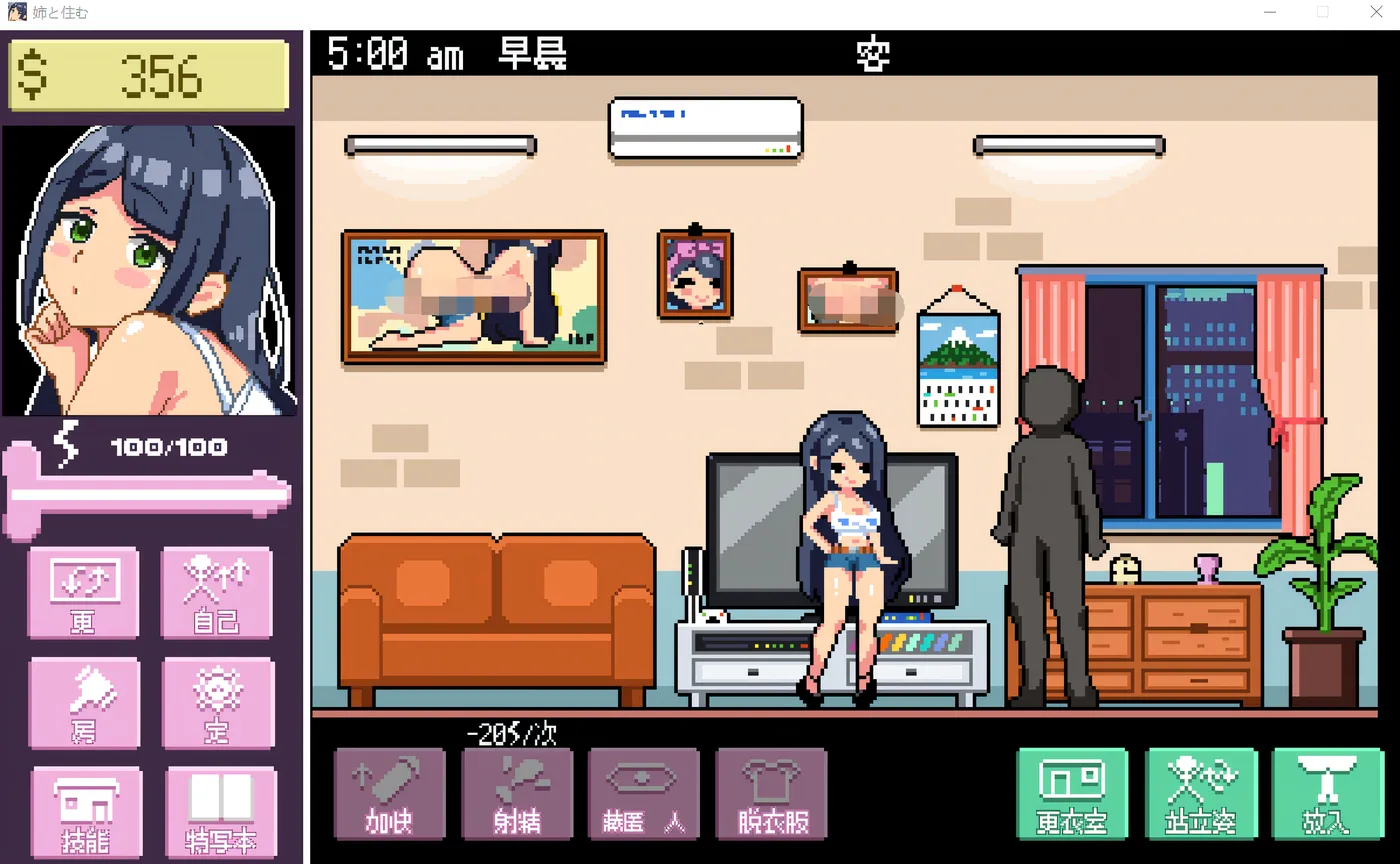Select the pink 自己 button
Viewport: 1400px width, 864px height.
coord(216,592)
